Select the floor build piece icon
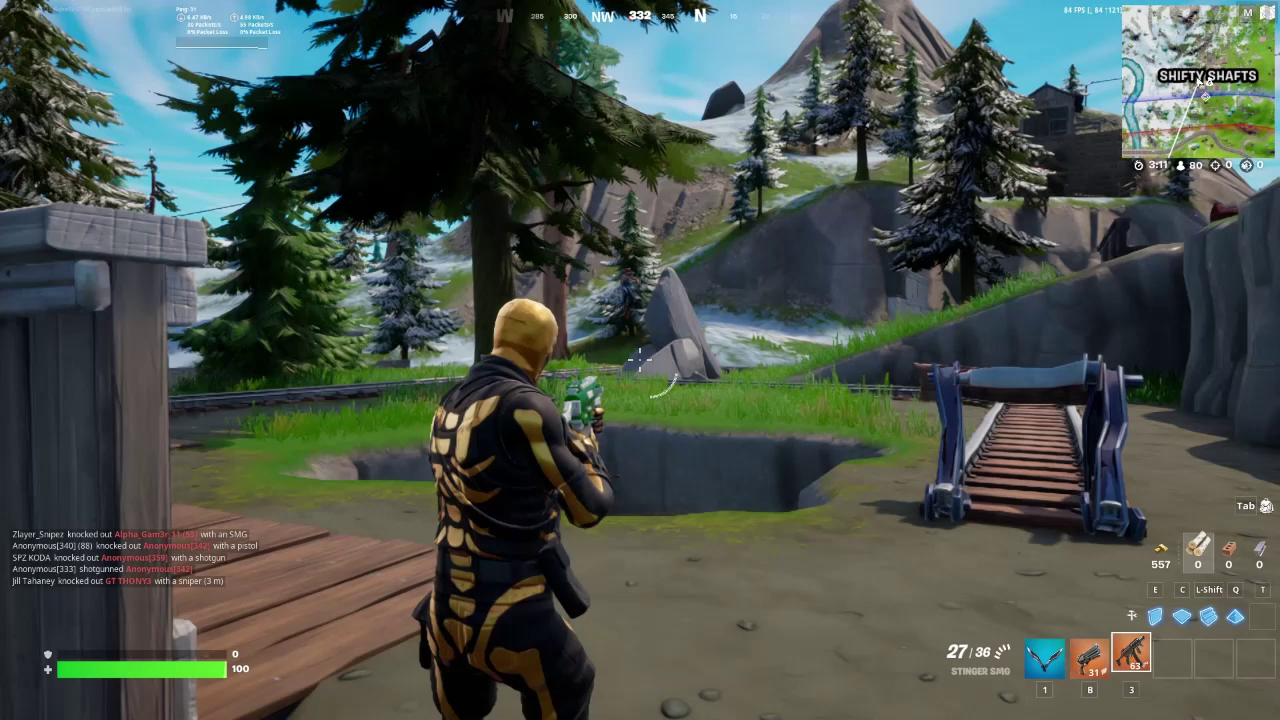 pyautogui.click(x=1182, y=617)
